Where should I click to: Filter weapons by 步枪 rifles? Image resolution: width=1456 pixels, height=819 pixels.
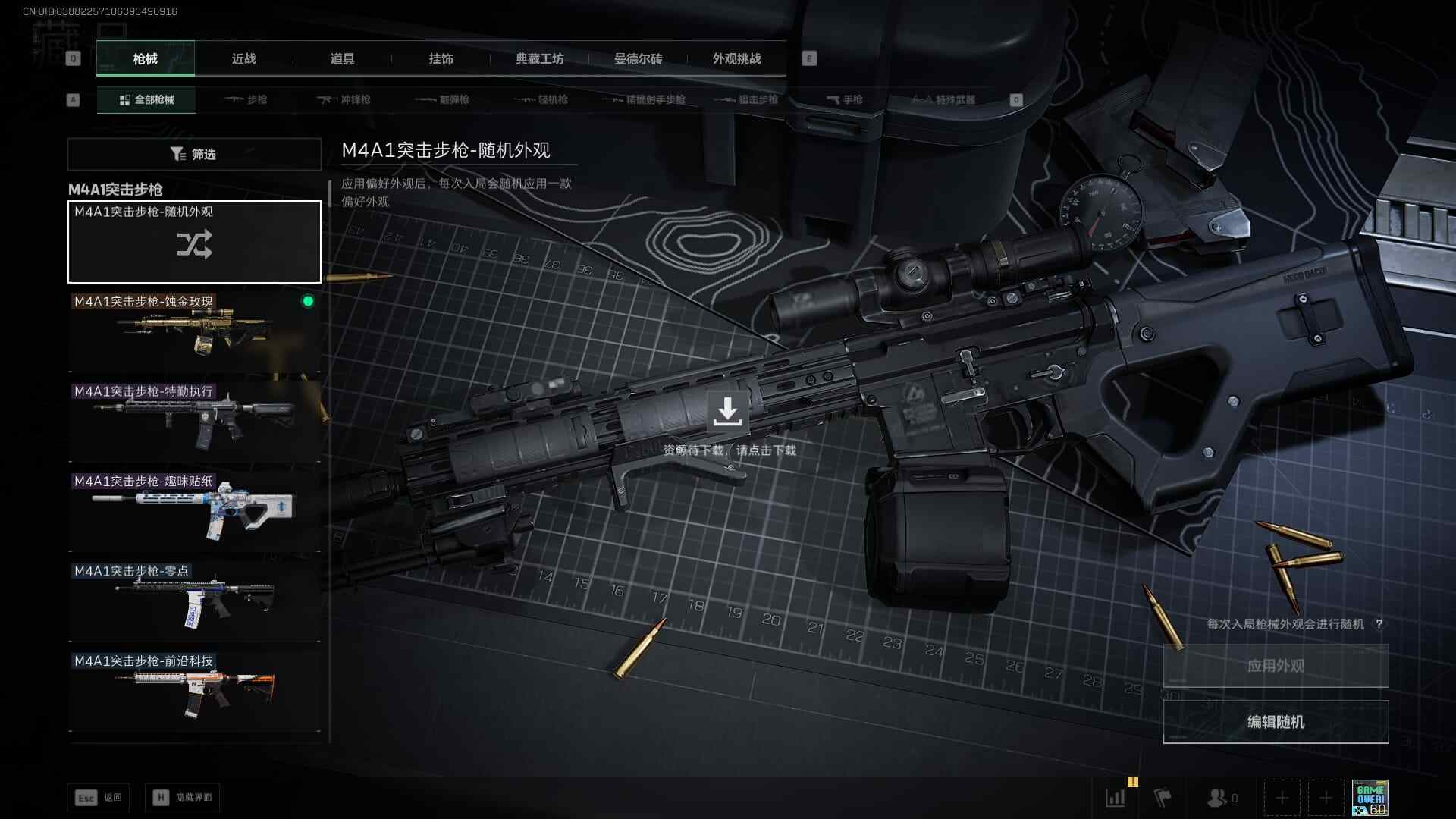(x=246, y=99)
